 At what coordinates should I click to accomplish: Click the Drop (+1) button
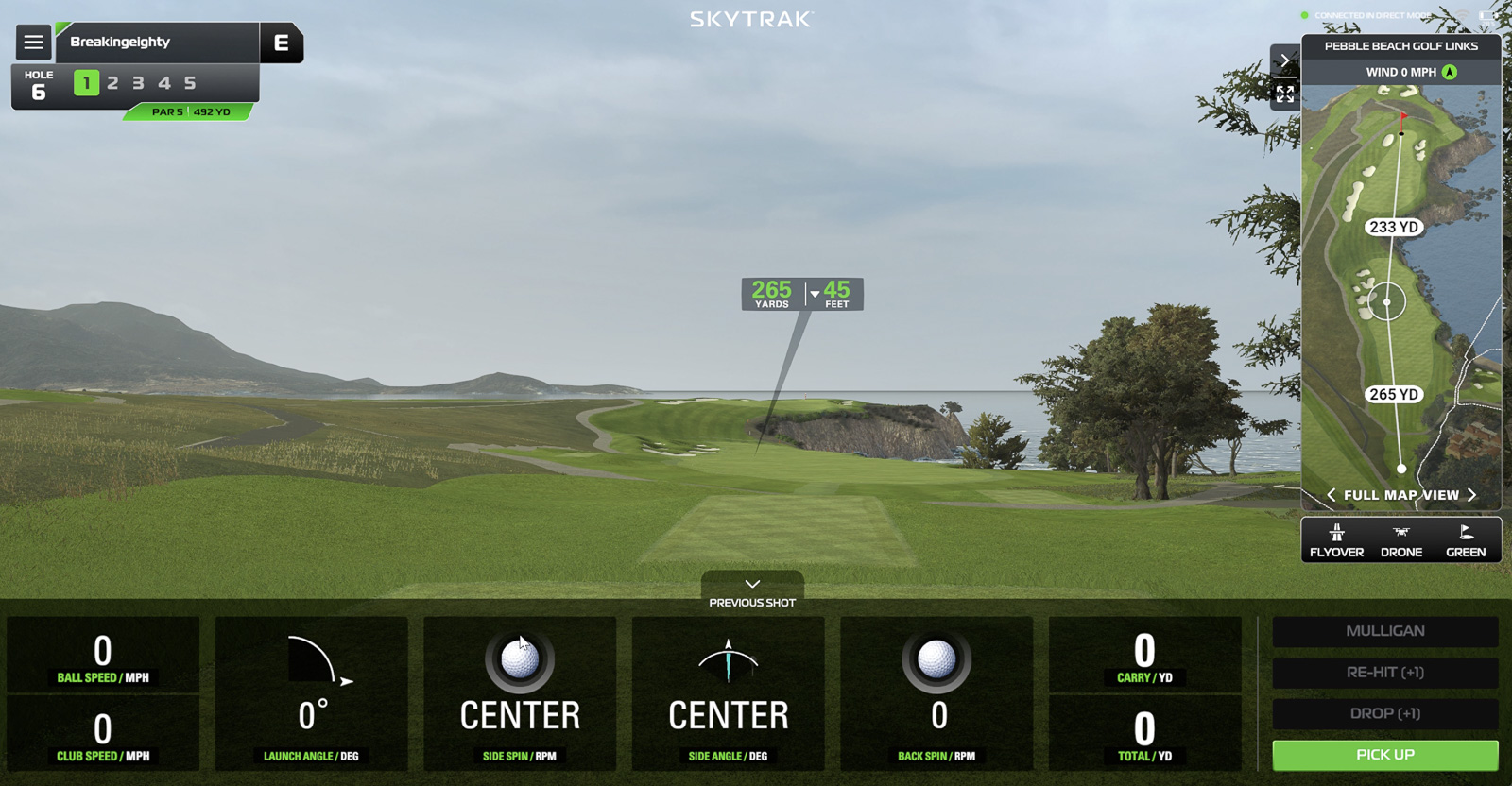pos(1384,714)
